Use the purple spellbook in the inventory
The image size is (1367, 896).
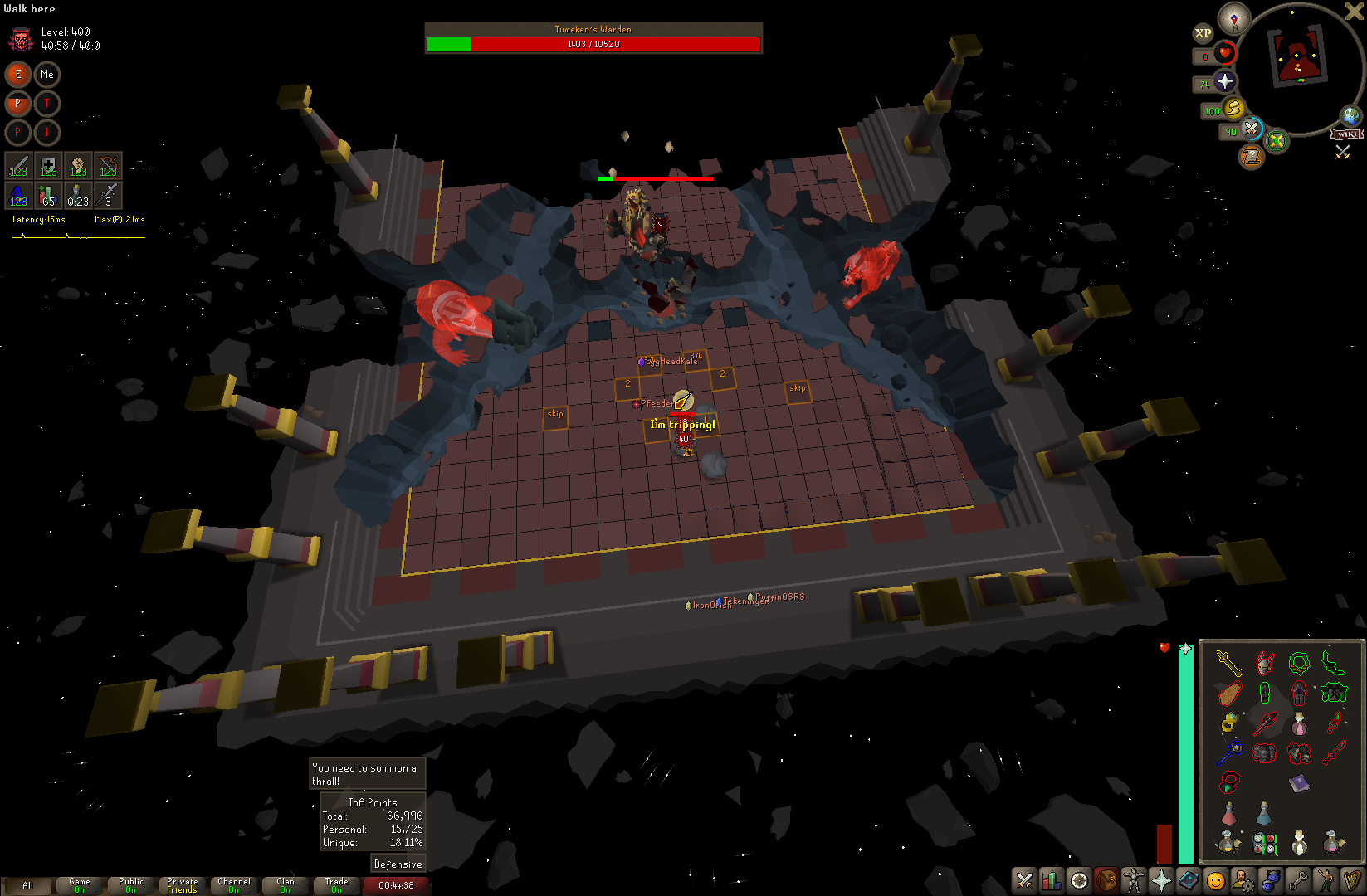click(x=1299, y=783)
